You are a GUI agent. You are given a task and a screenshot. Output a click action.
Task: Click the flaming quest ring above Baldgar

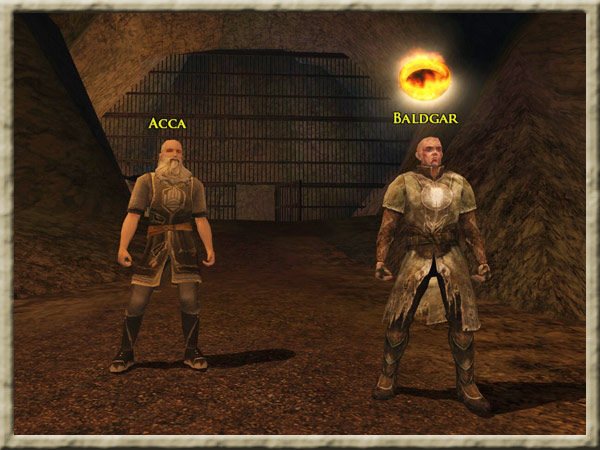[424, 75]
